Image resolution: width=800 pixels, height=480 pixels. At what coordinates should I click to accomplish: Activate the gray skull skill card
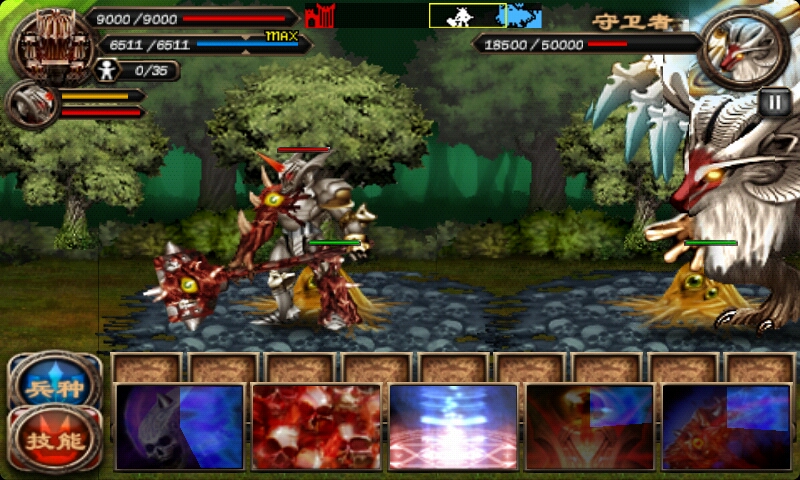coord(180,427)
